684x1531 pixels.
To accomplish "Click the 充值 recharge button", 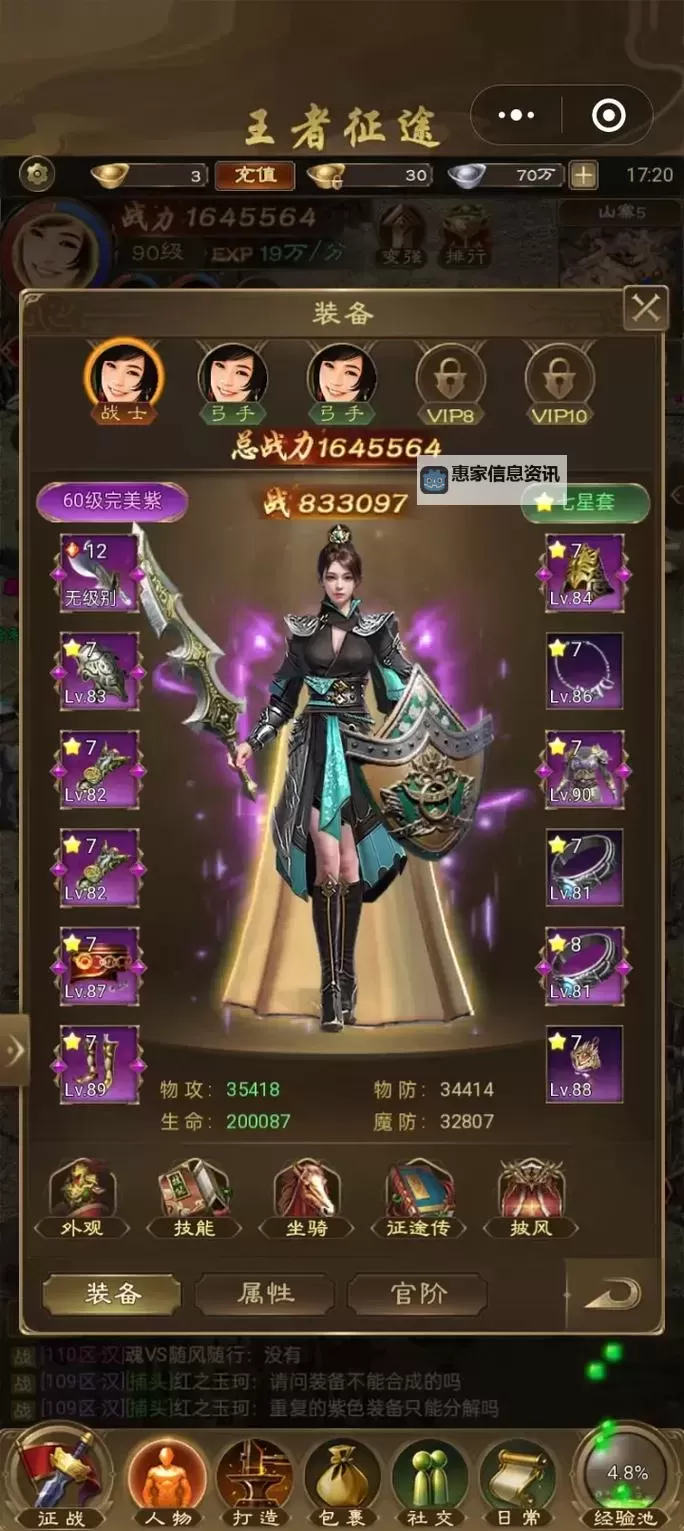I will click(255, 175).
